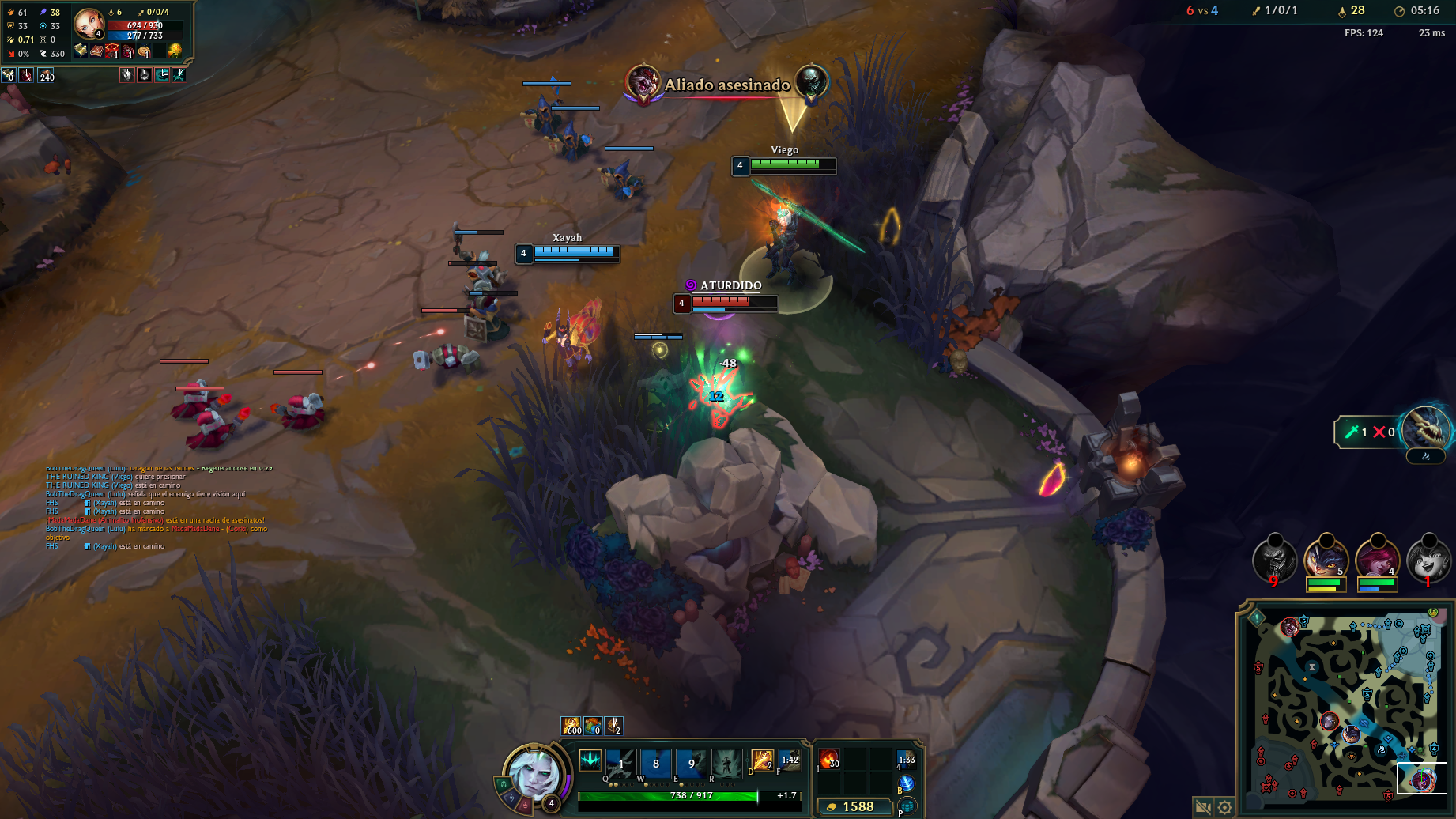
Task: Click the biscuit item in Lux's item row
Action: (x=144, y=51)
